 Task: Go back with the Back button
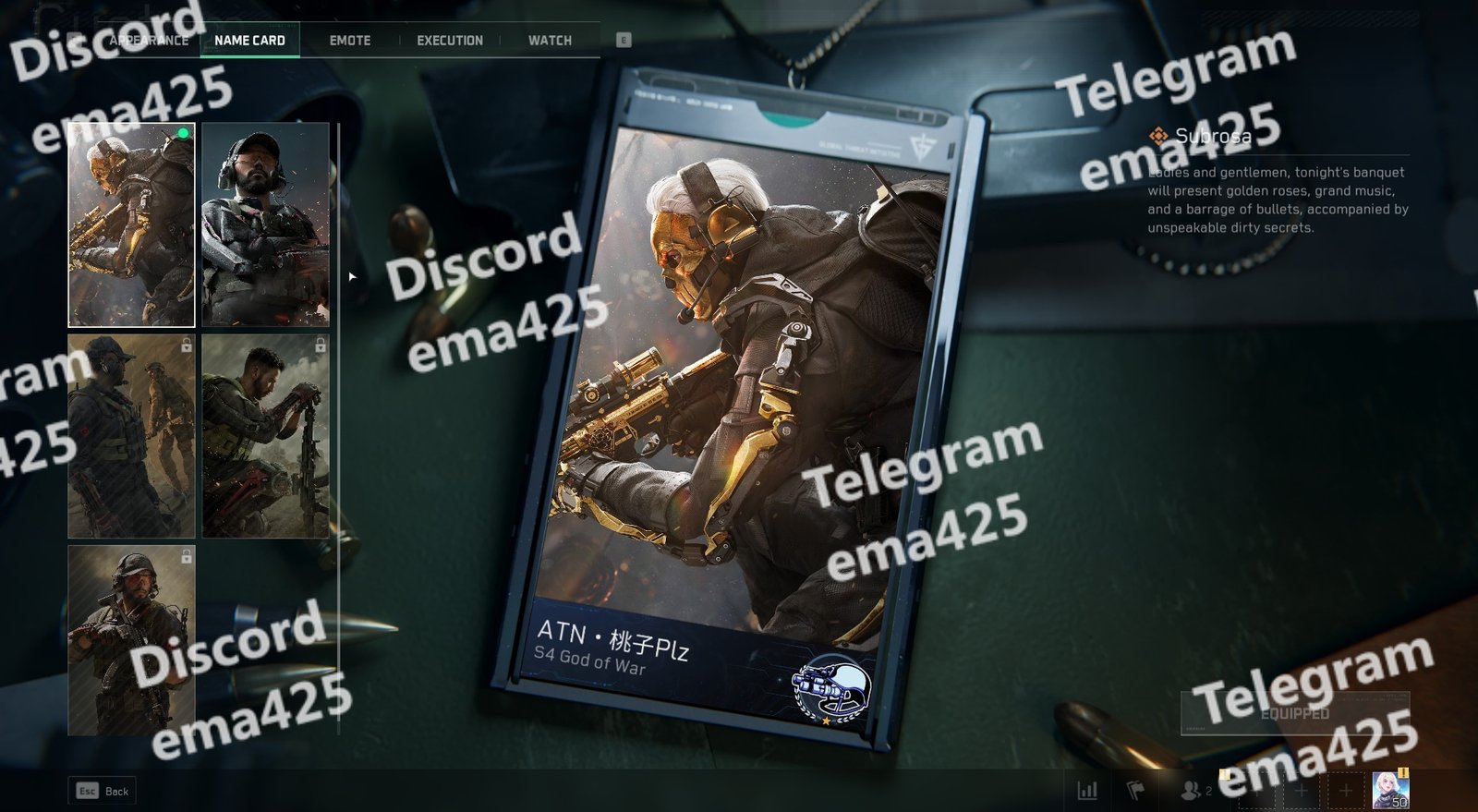(103, 791)
